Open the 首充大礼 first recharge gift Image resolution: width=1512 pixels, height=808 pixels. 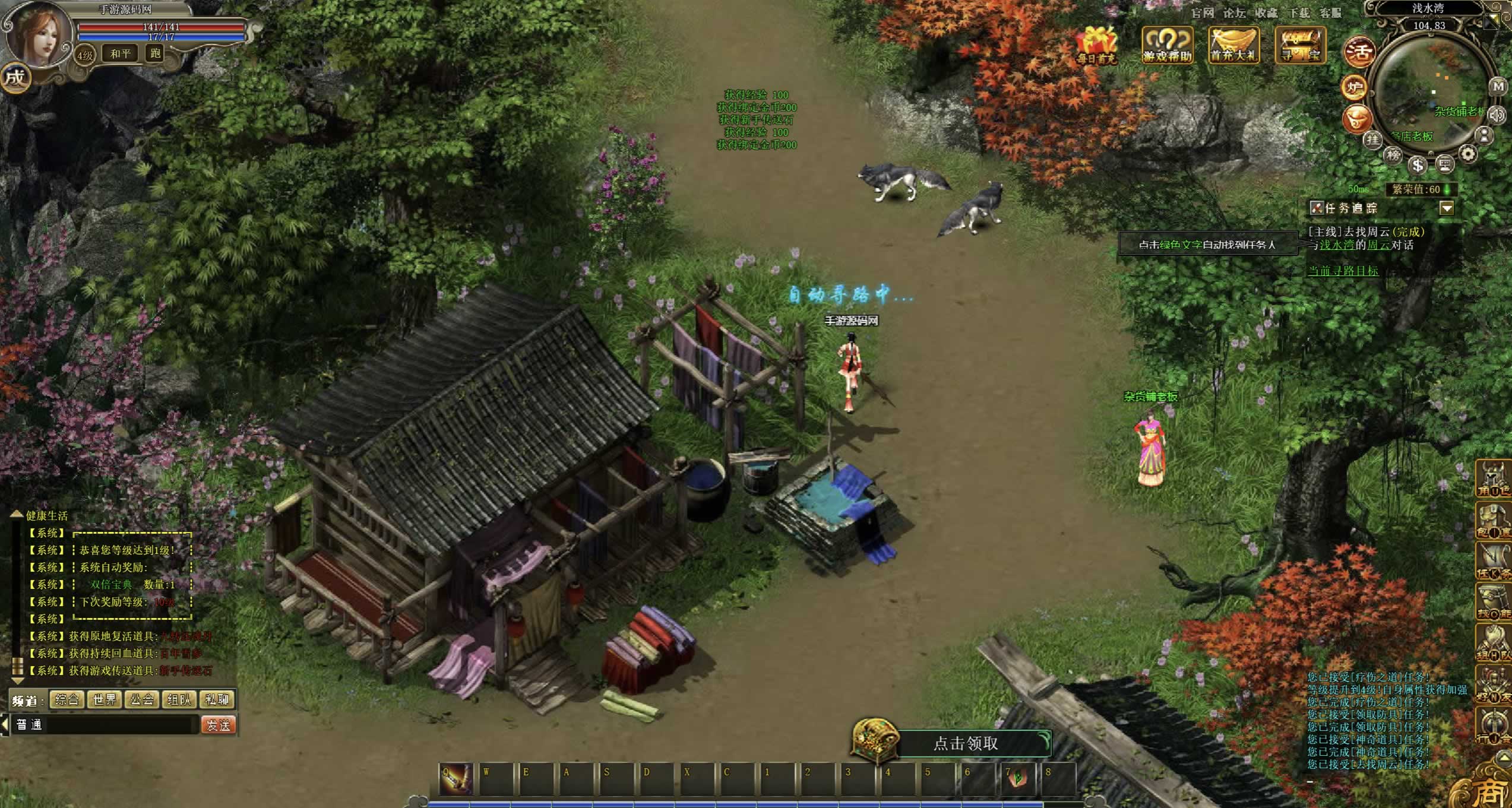click(1234, 45)
